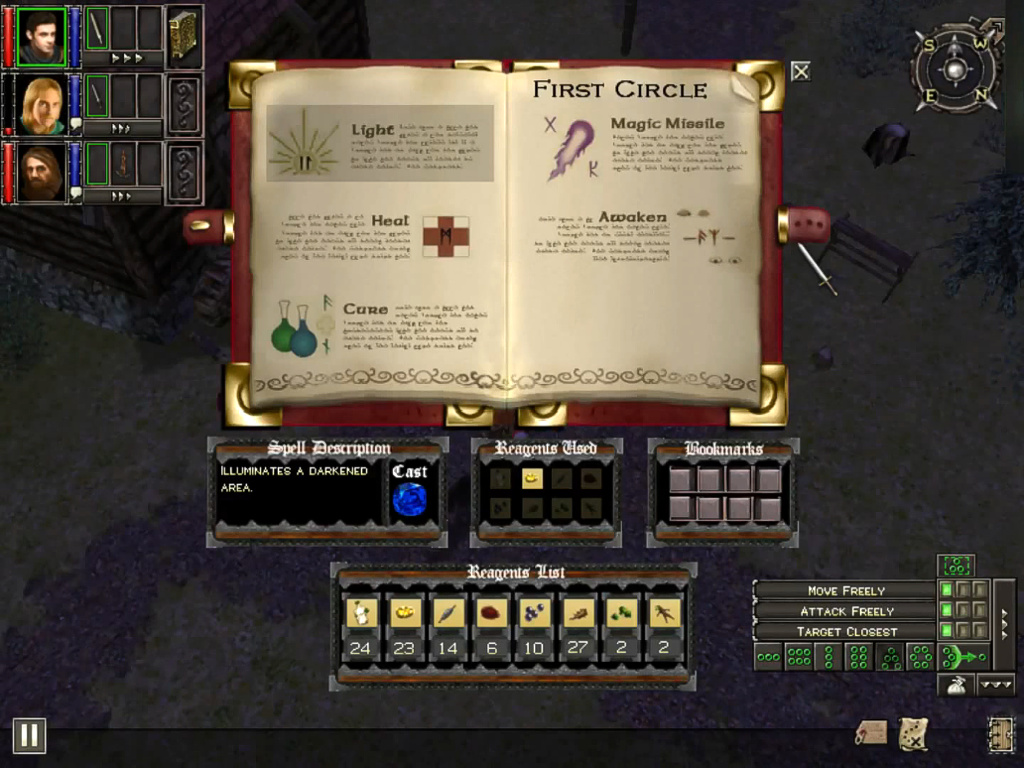Pause the game
Screen dimensions: 1024x768
(x=29, y=735)
